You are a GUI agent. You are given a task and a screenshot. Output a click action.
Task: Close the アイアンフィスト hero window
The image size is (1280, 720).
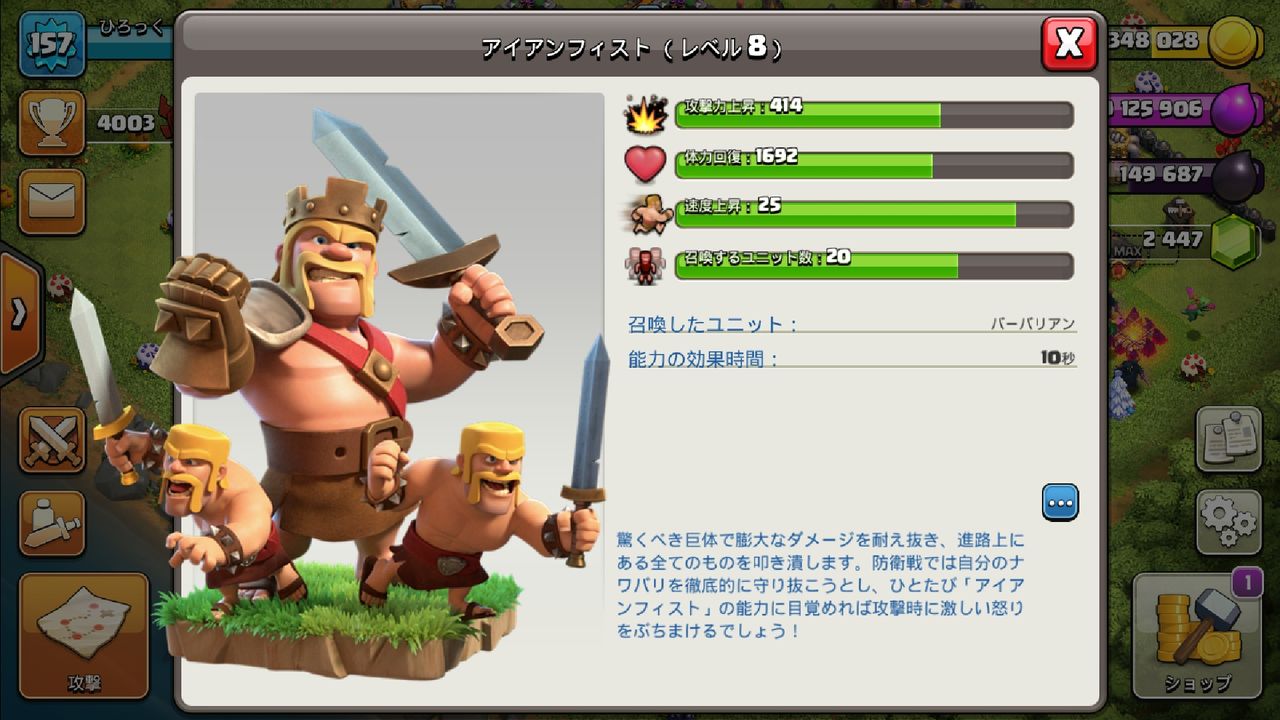click(1068, 42)
